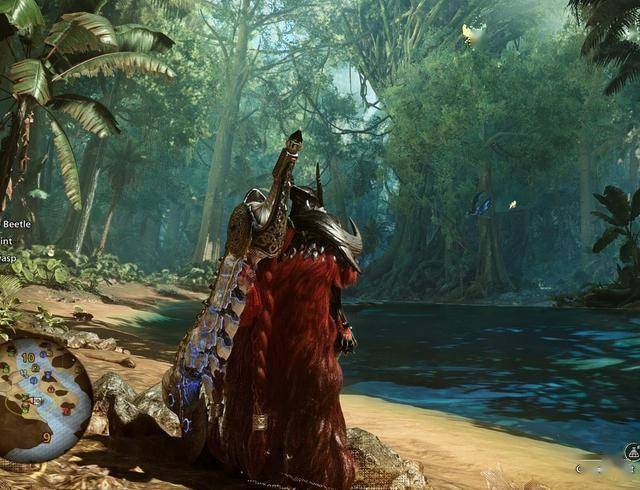This screenshot has width=640, height=490.
Task: Select the area 10 marker on minimap
Action: [x=28, y=357]
